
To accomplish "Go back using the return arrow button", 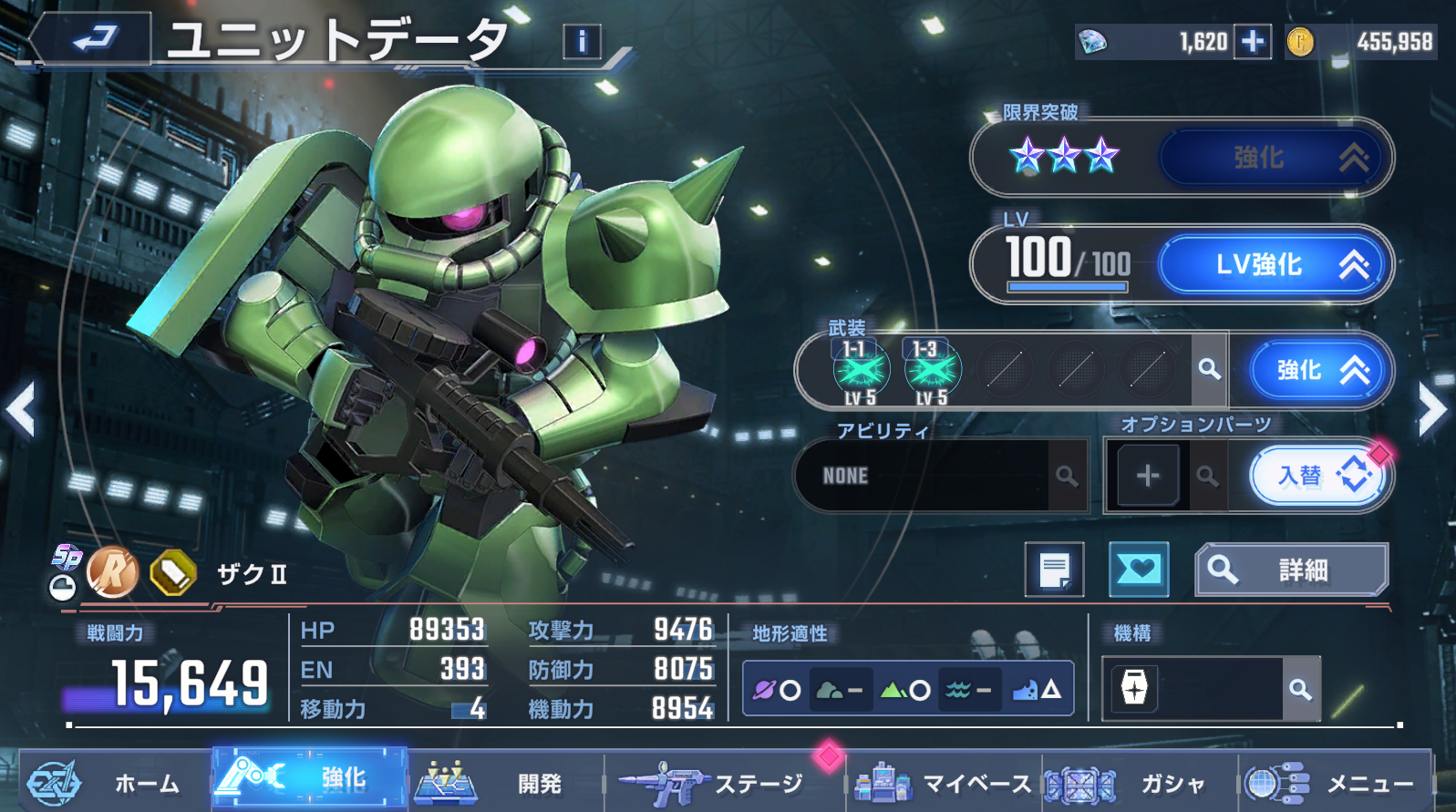I will point(93,38).
